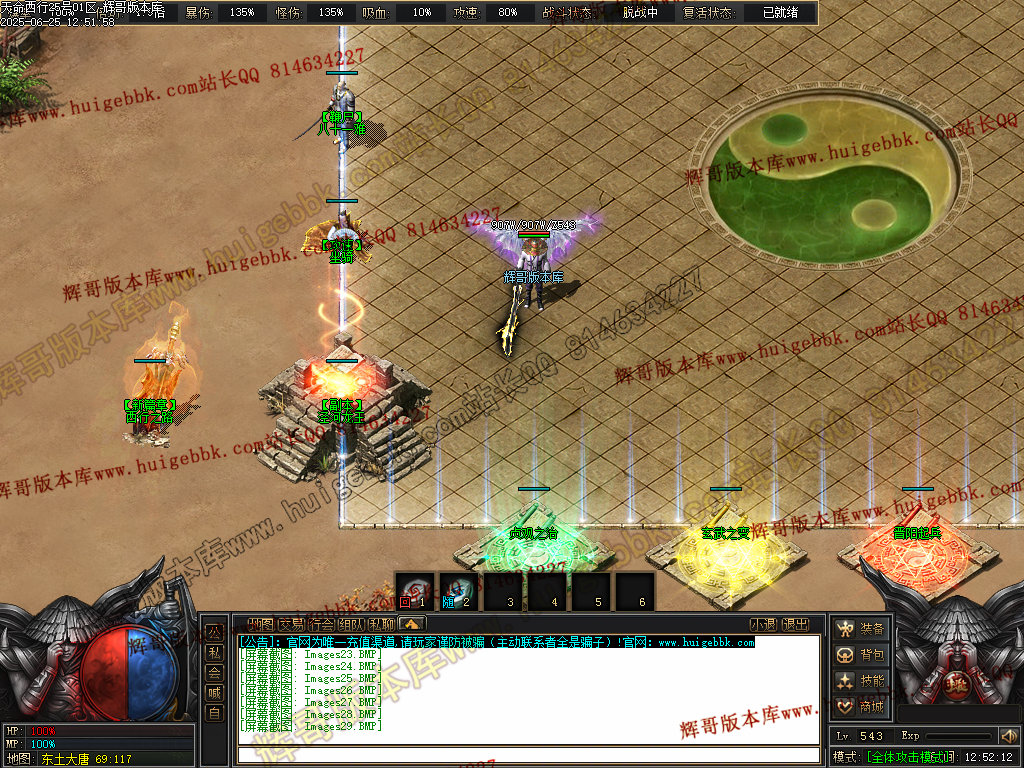The height and width of the screenshot is (768, 1024).
Task: Click the 小退 logout button
Action: pos(763,624)
